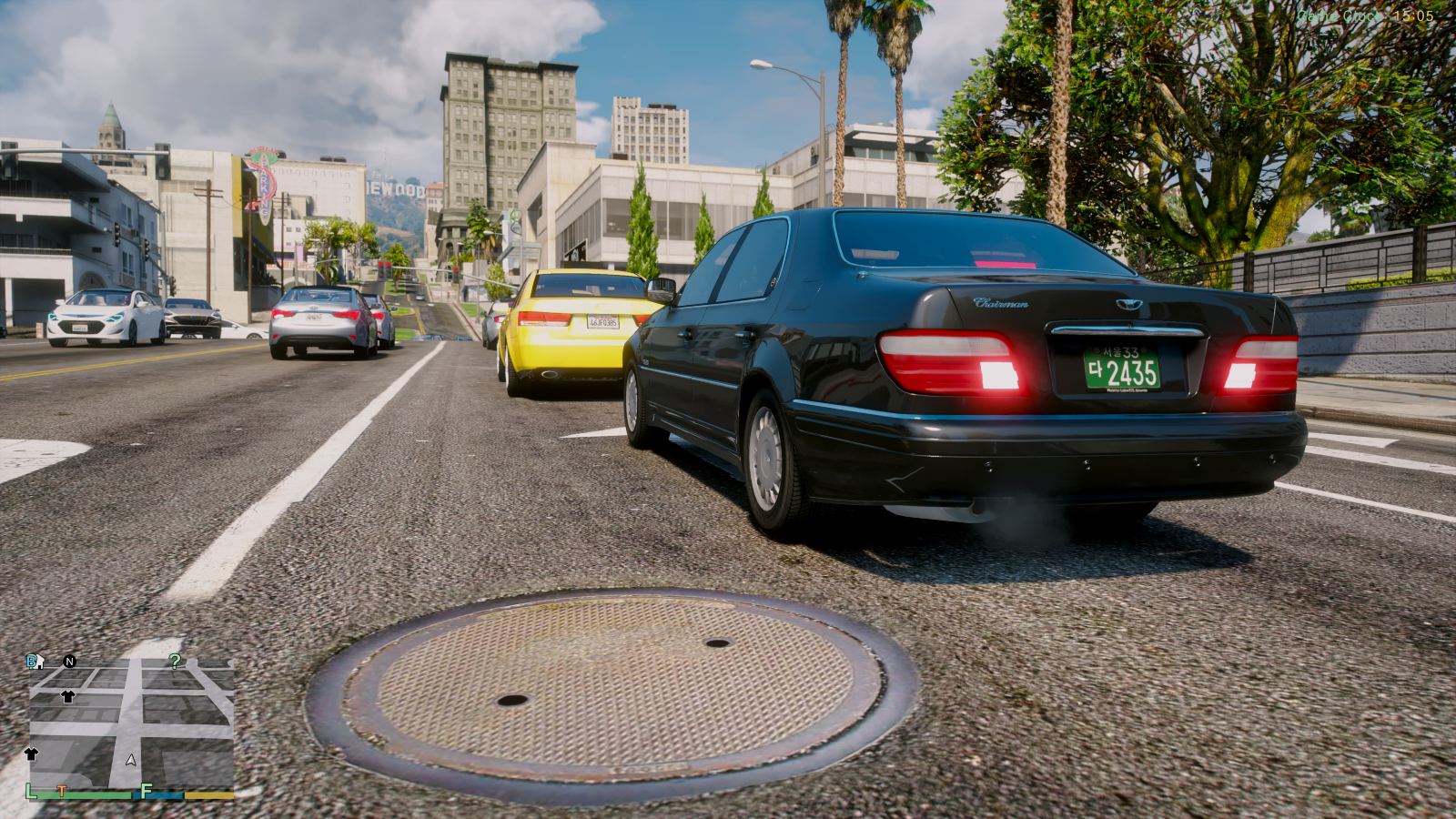Viewport: 1456px width, 819px height.
Task: Select the green L mission blip
Action: pyautogui.click(x=31, y=791)
